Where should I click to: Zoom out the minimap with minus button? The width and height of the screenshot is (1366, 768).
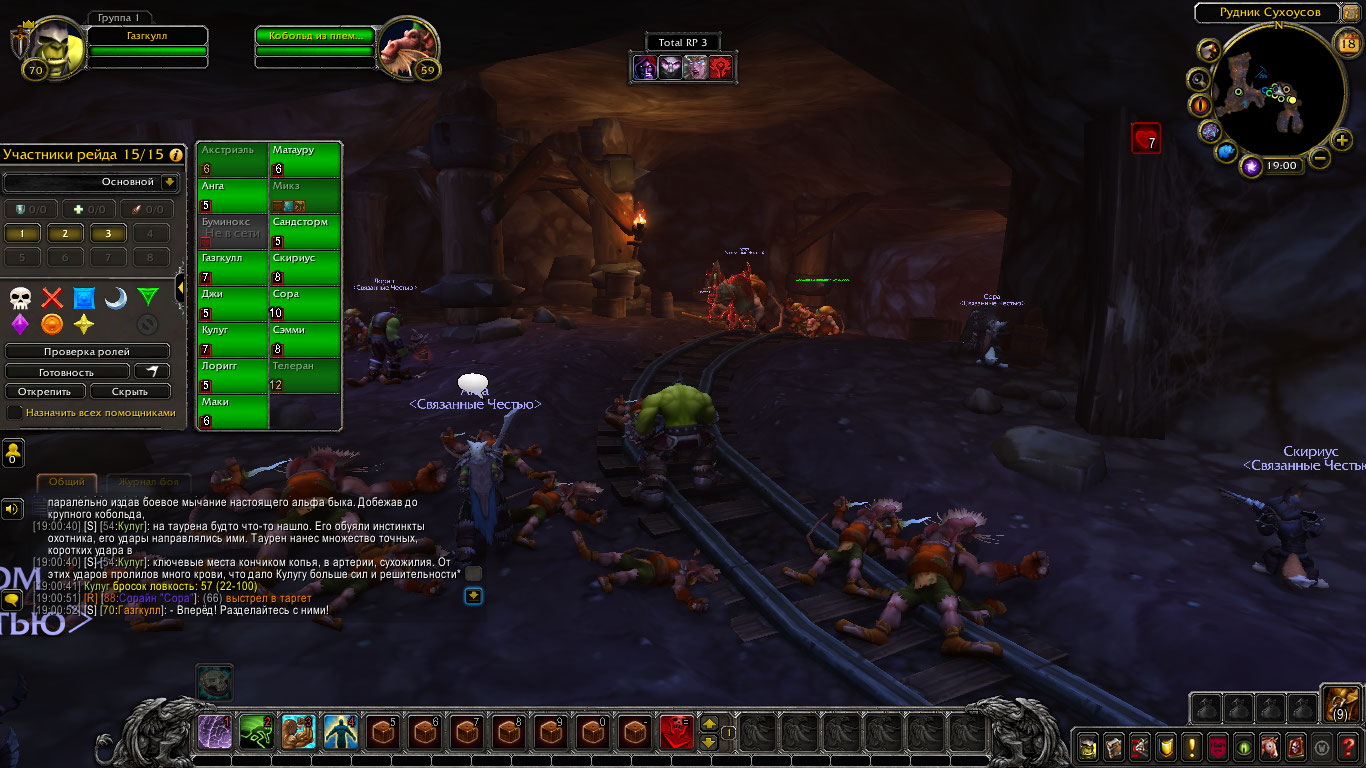point(1320,158)
